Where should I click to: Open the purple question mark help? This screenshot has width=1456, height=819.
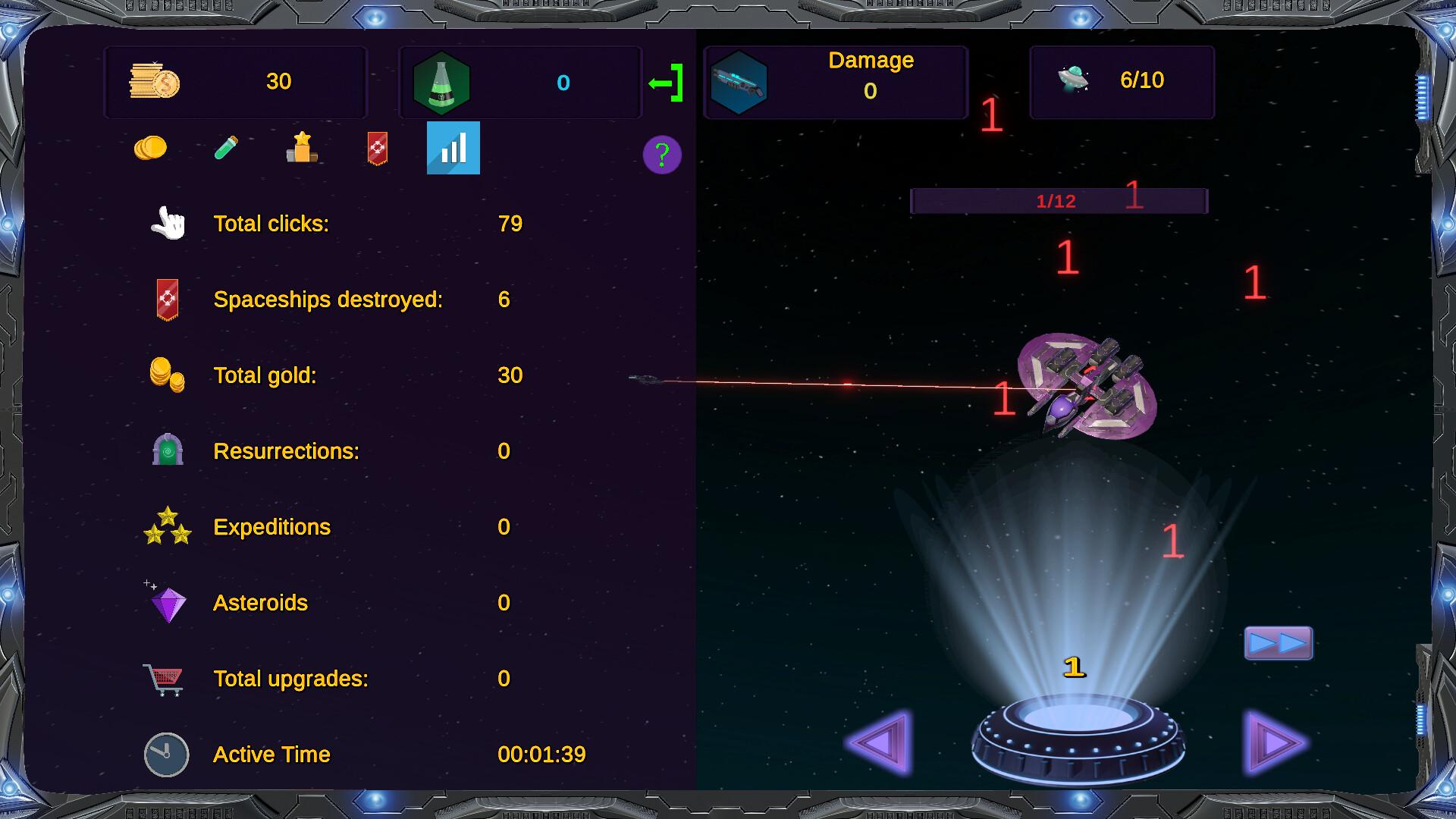click(661, 155)
